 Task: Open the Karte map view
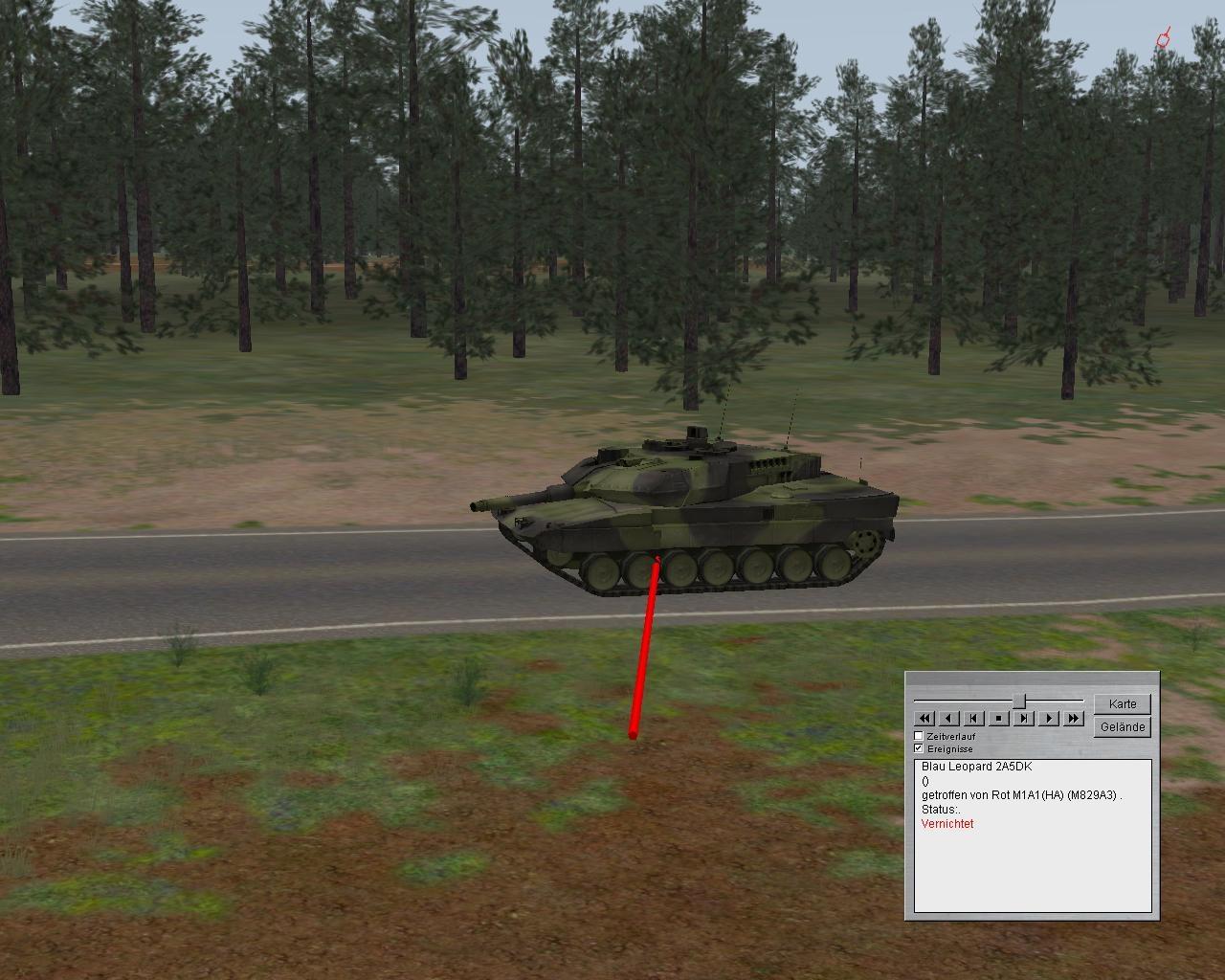coord(1123,704)
